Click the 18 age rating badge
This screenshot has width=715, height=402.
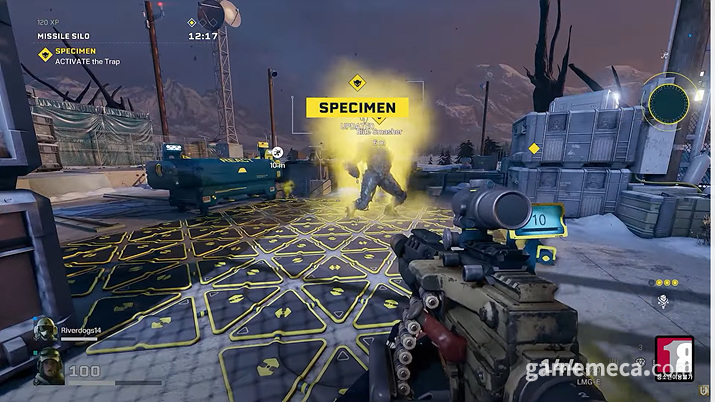pos(673,356)
